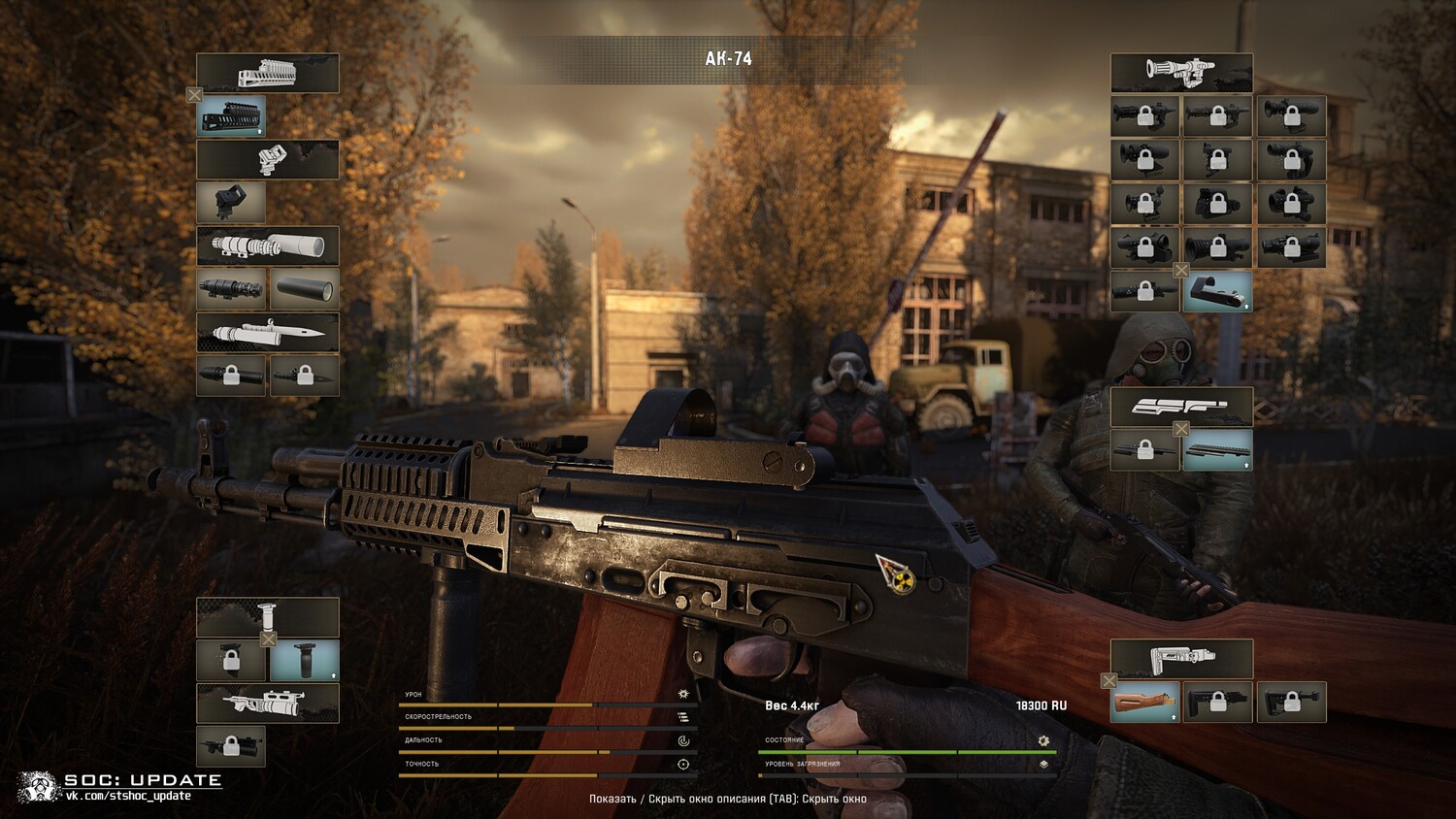Open the scope category header
The height and width of the screenshot is (819, 1456).
click(1181, 73)
